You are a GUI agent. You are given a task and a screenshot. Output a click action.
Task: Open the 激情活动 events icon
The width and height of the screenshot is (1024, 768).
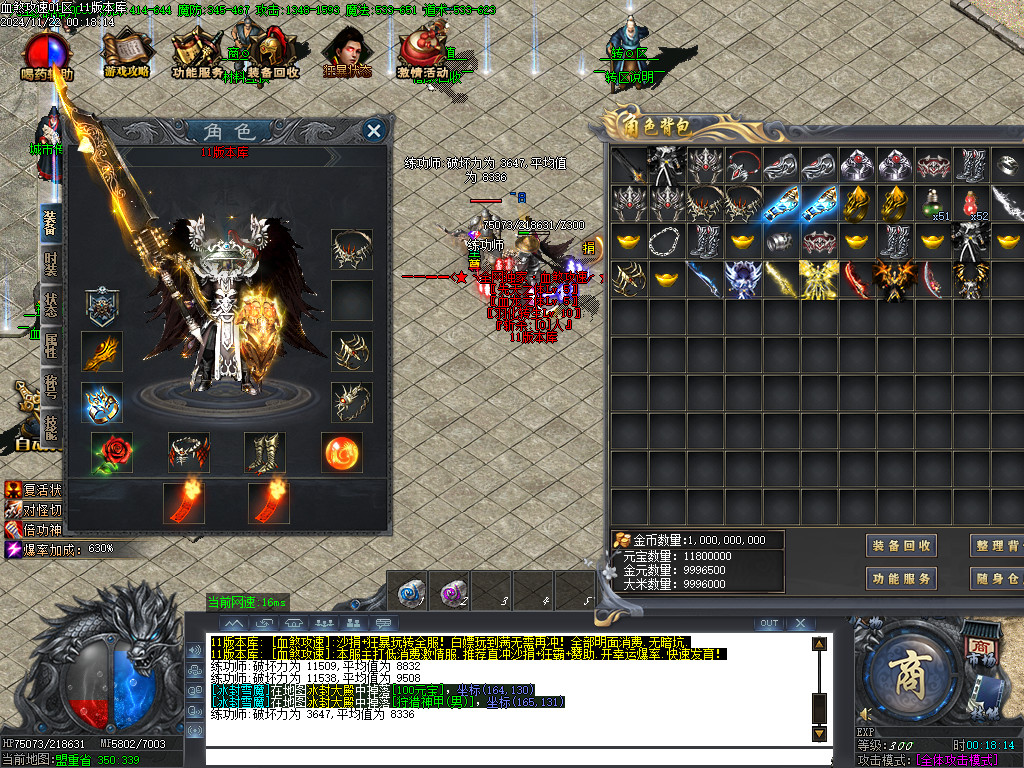click(422, 52)
